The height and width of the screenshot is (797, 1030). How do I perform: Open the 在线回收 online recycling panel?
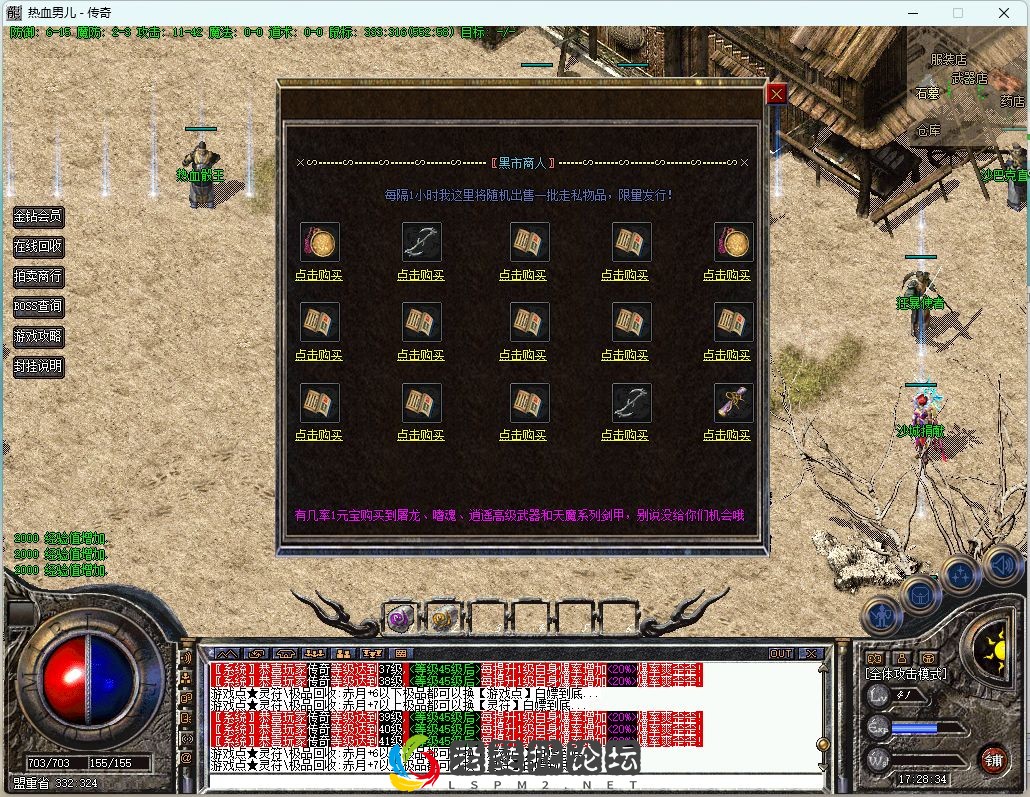[x=38, y=246]
